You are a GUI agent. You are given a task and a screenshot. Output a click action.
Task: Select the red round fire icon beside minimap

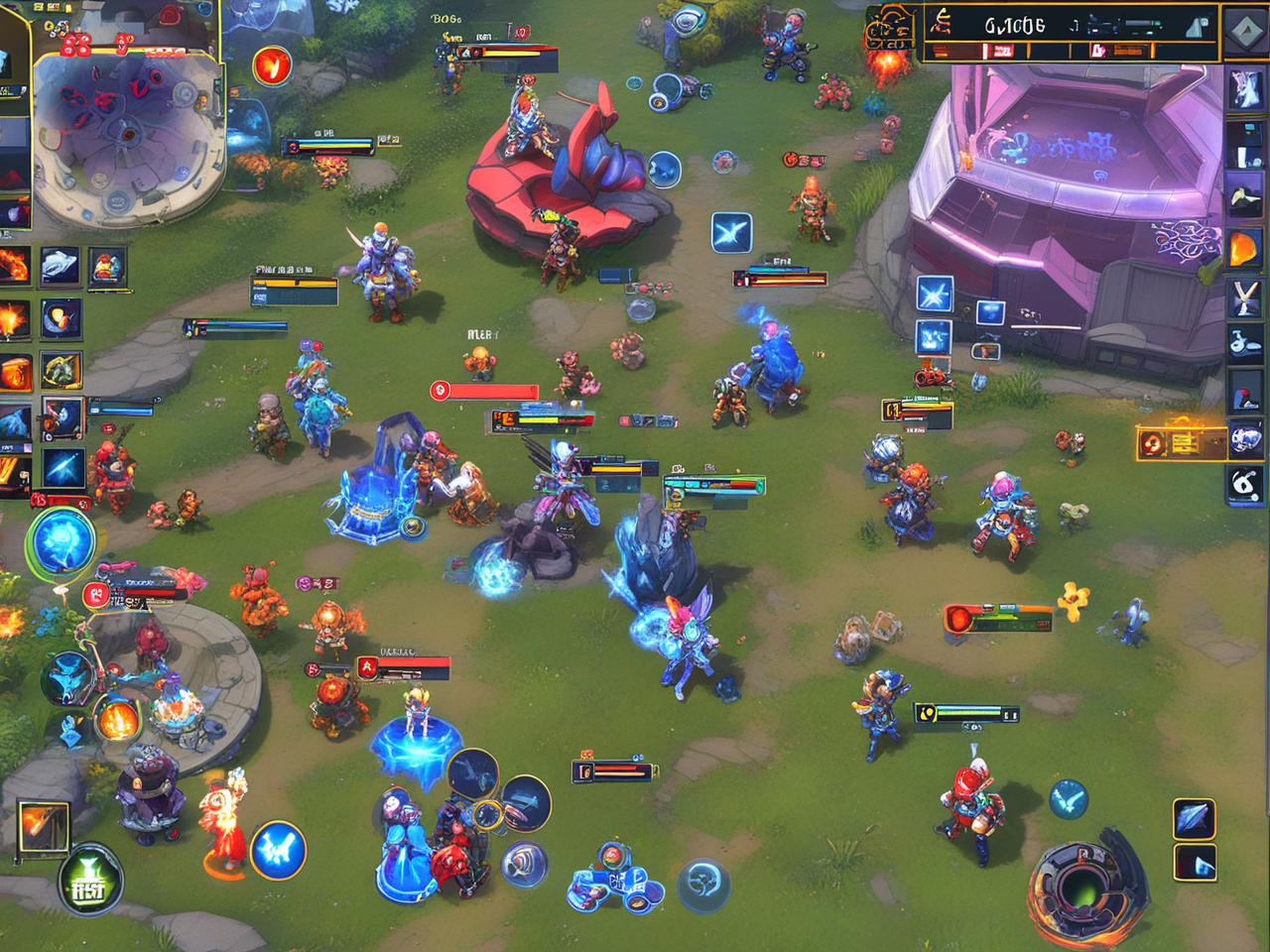pyautogui.click(x=269, y=65)
